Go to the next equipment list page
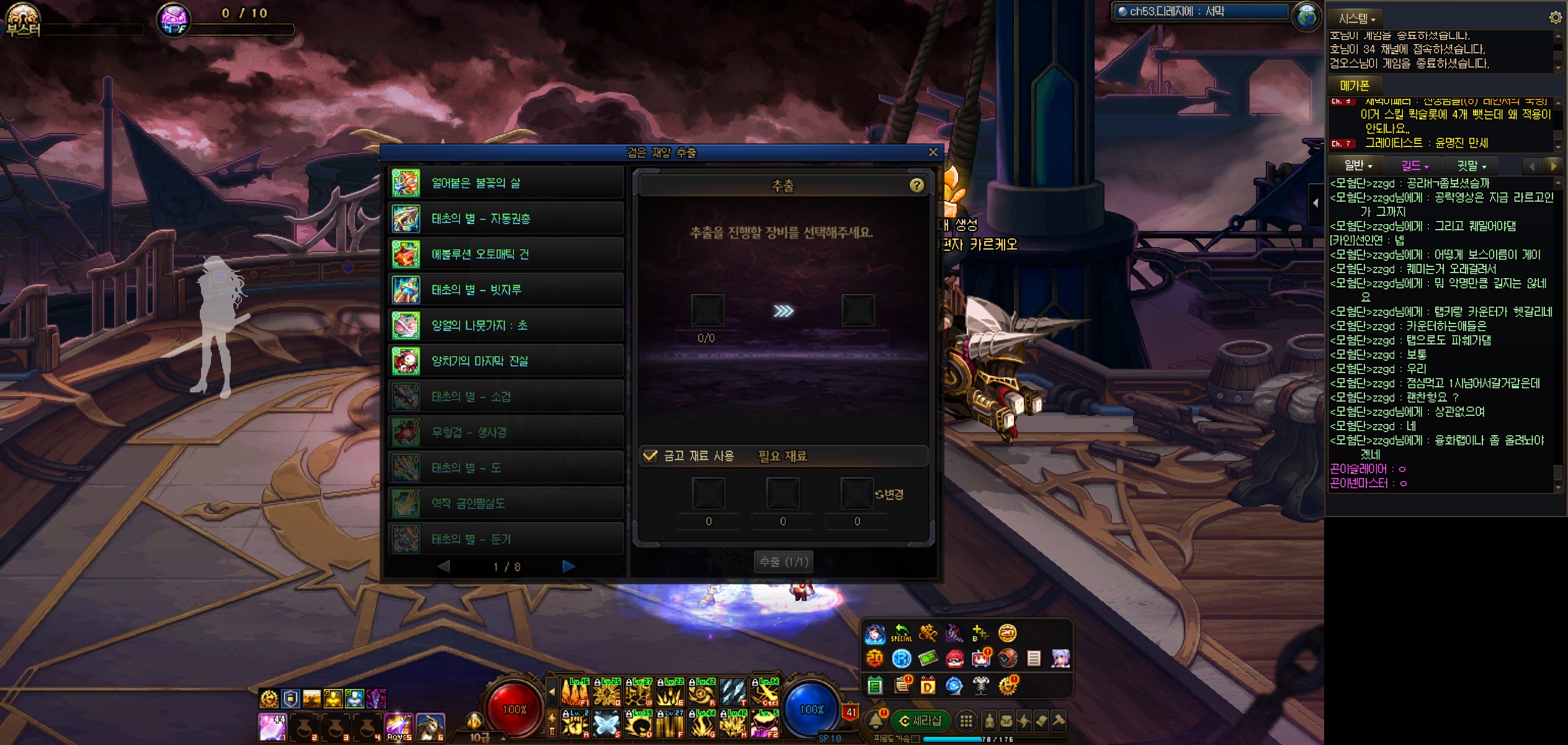This screenshot has width=1568, height=745. (568, 566)
